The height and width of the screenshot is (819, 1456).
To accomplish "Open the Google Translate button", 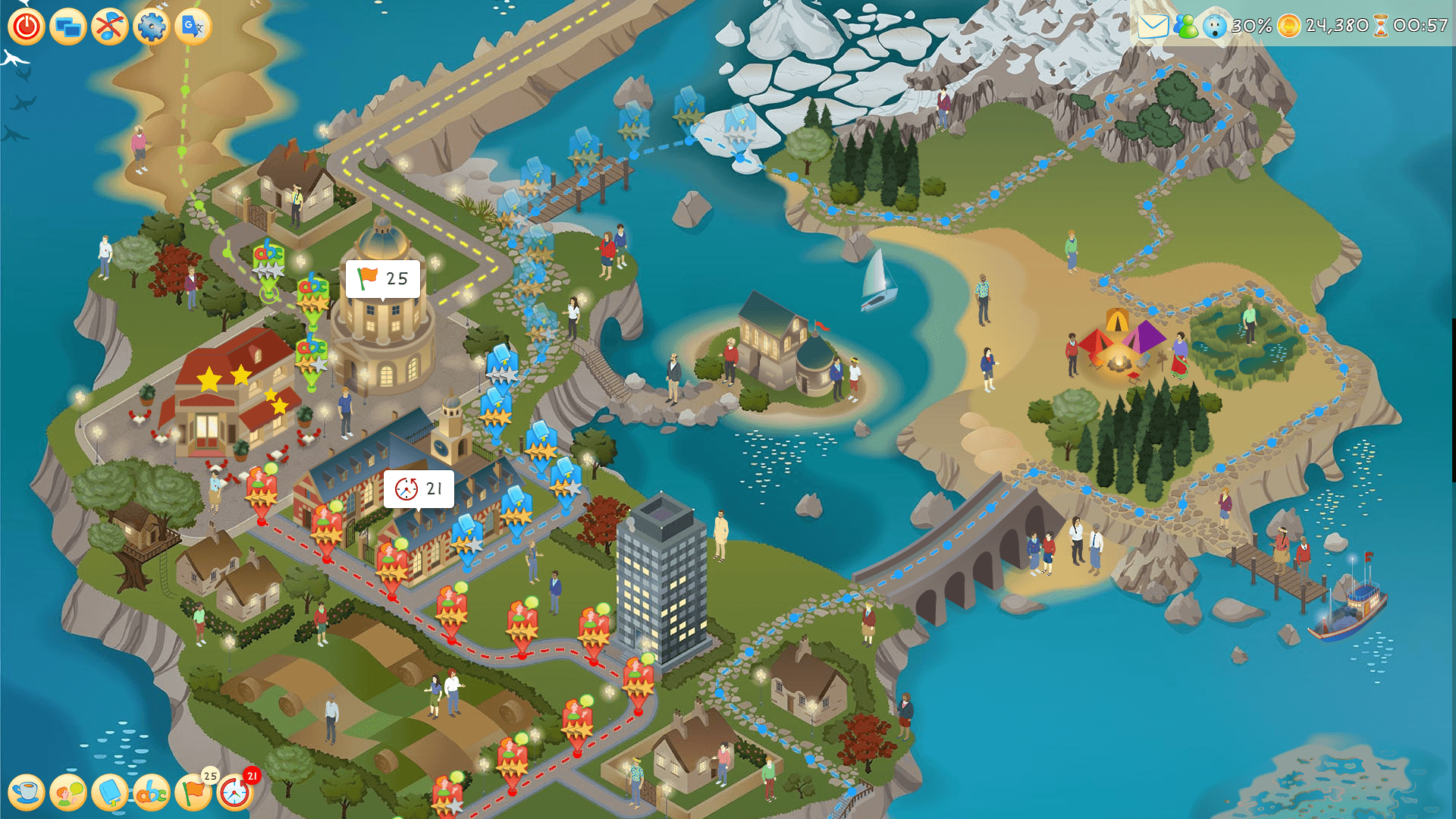I will [x=193, y=27].
